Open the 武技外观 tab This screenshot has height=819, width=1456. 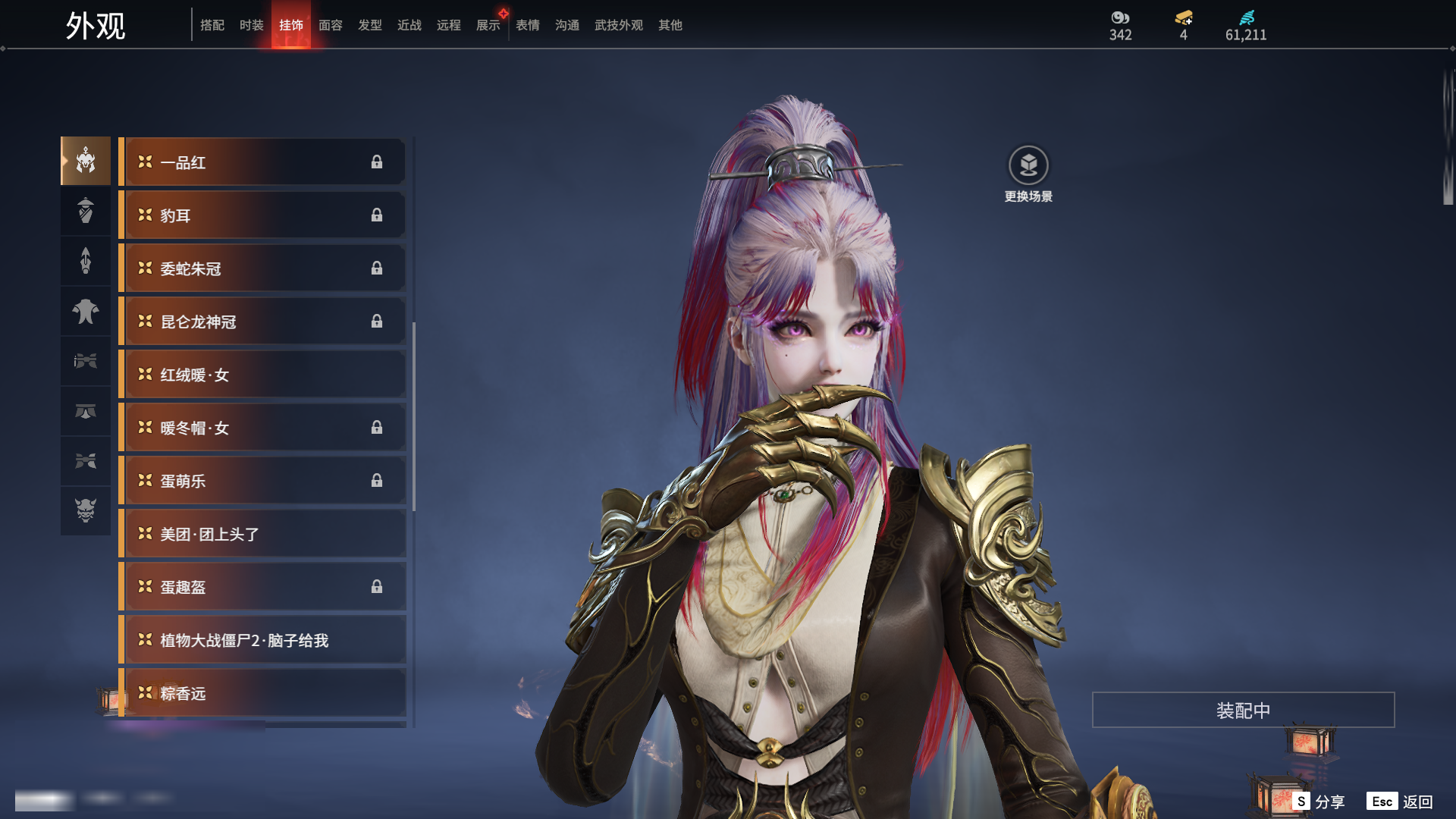pyautogui.click(x=618, y=25)
